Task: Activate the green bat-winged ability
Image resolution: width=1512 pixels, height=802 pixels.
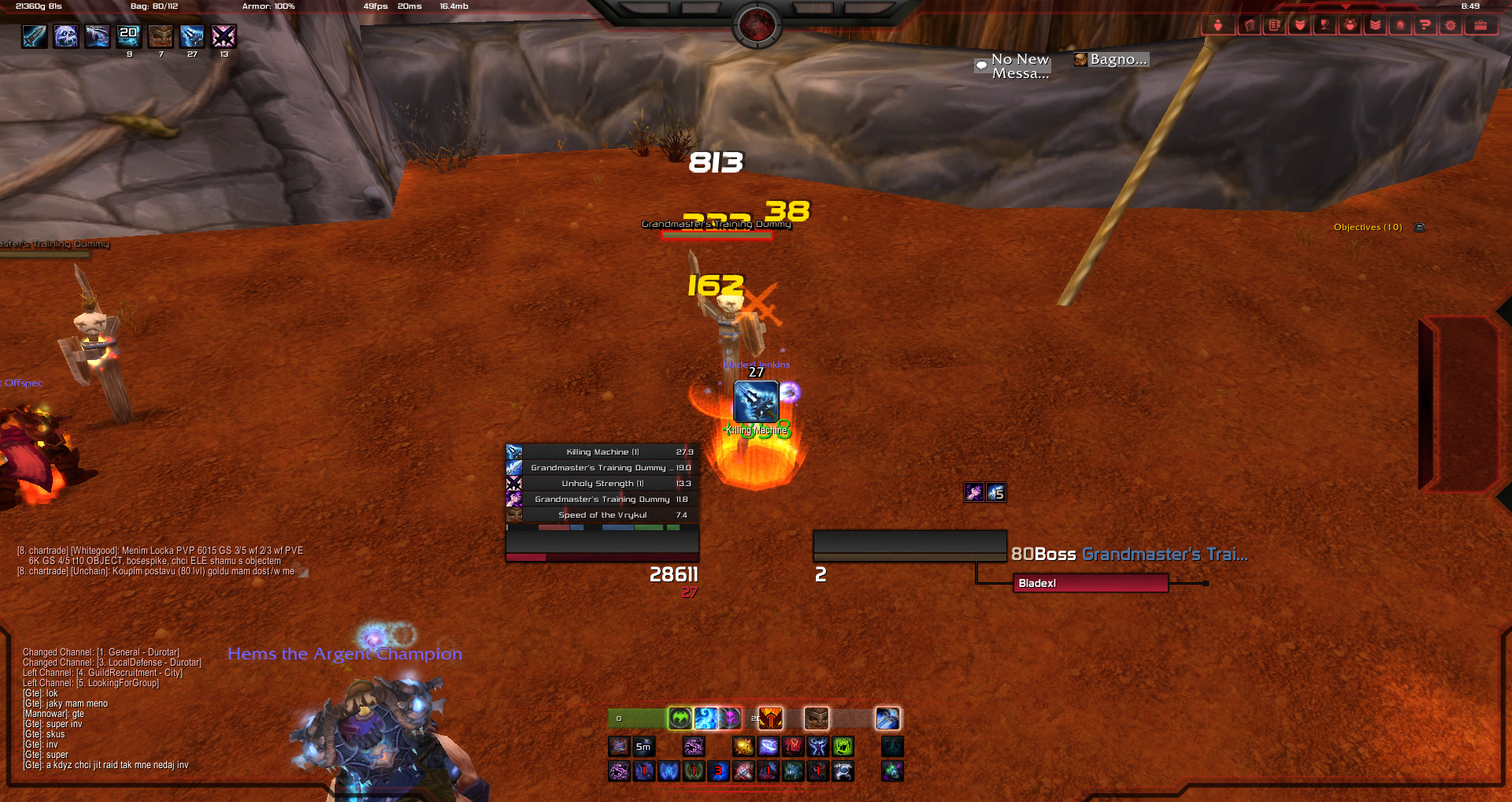Action: [x=680, y=718]
